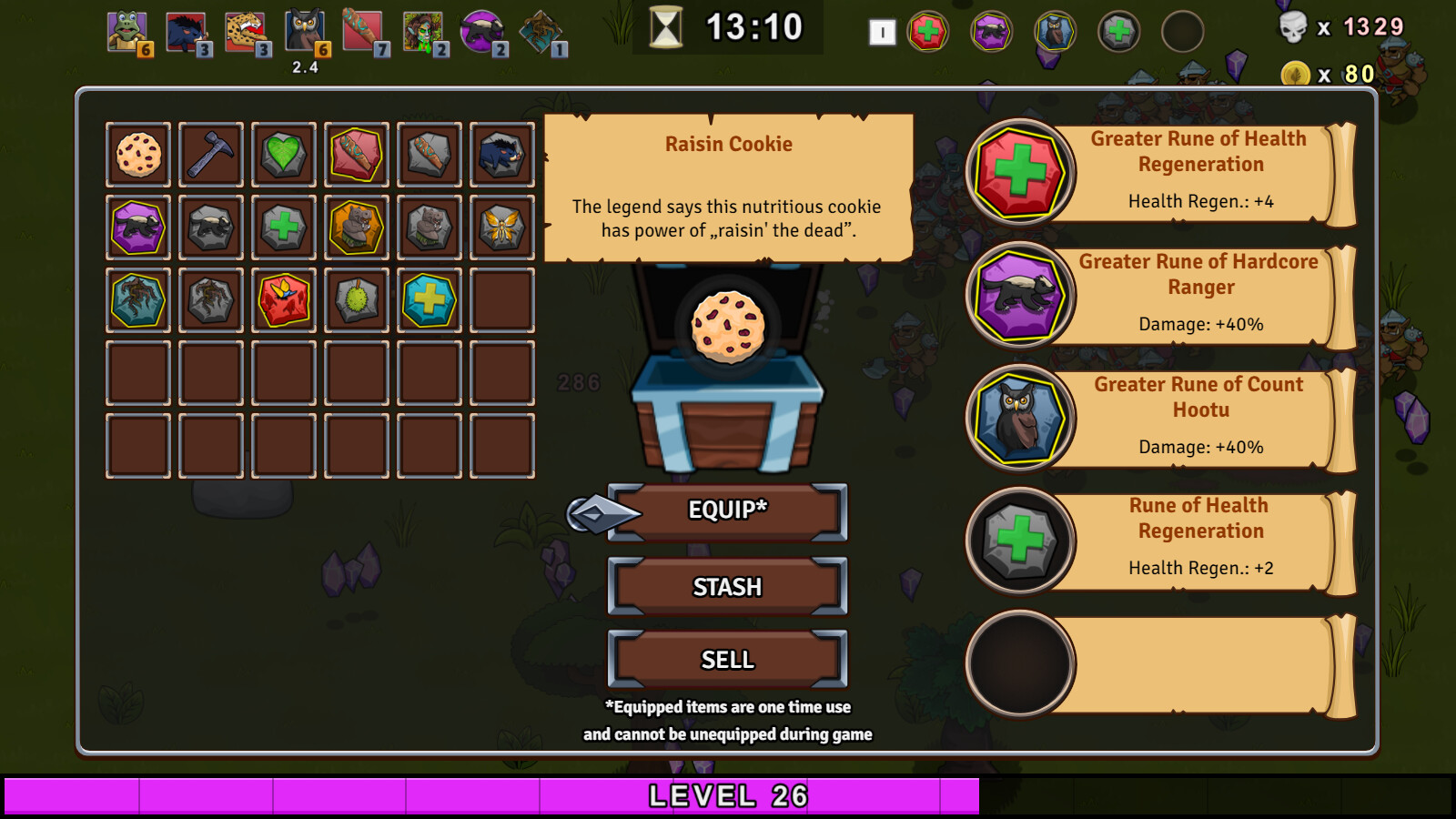Select the green heart leaf rune
This screenshot has width=1456, height=819.
[283, 154]
